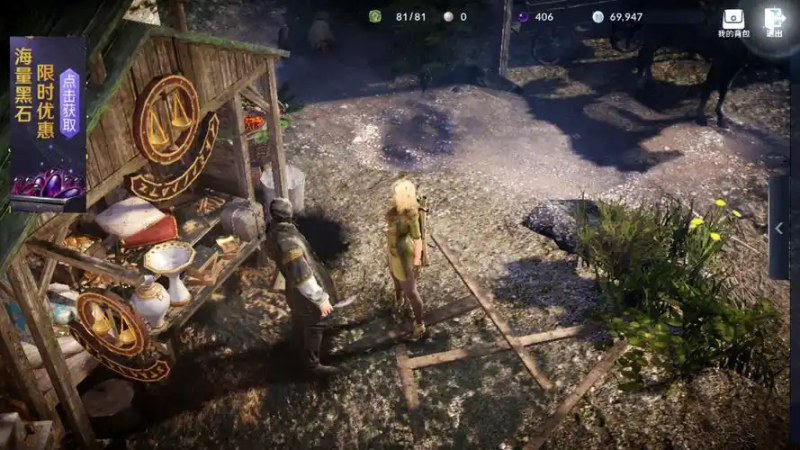This screenshot has height=450, width=800.
Task: Select the purple black stone currency icon
Action: pyautogui.click(x=522, y=17)
